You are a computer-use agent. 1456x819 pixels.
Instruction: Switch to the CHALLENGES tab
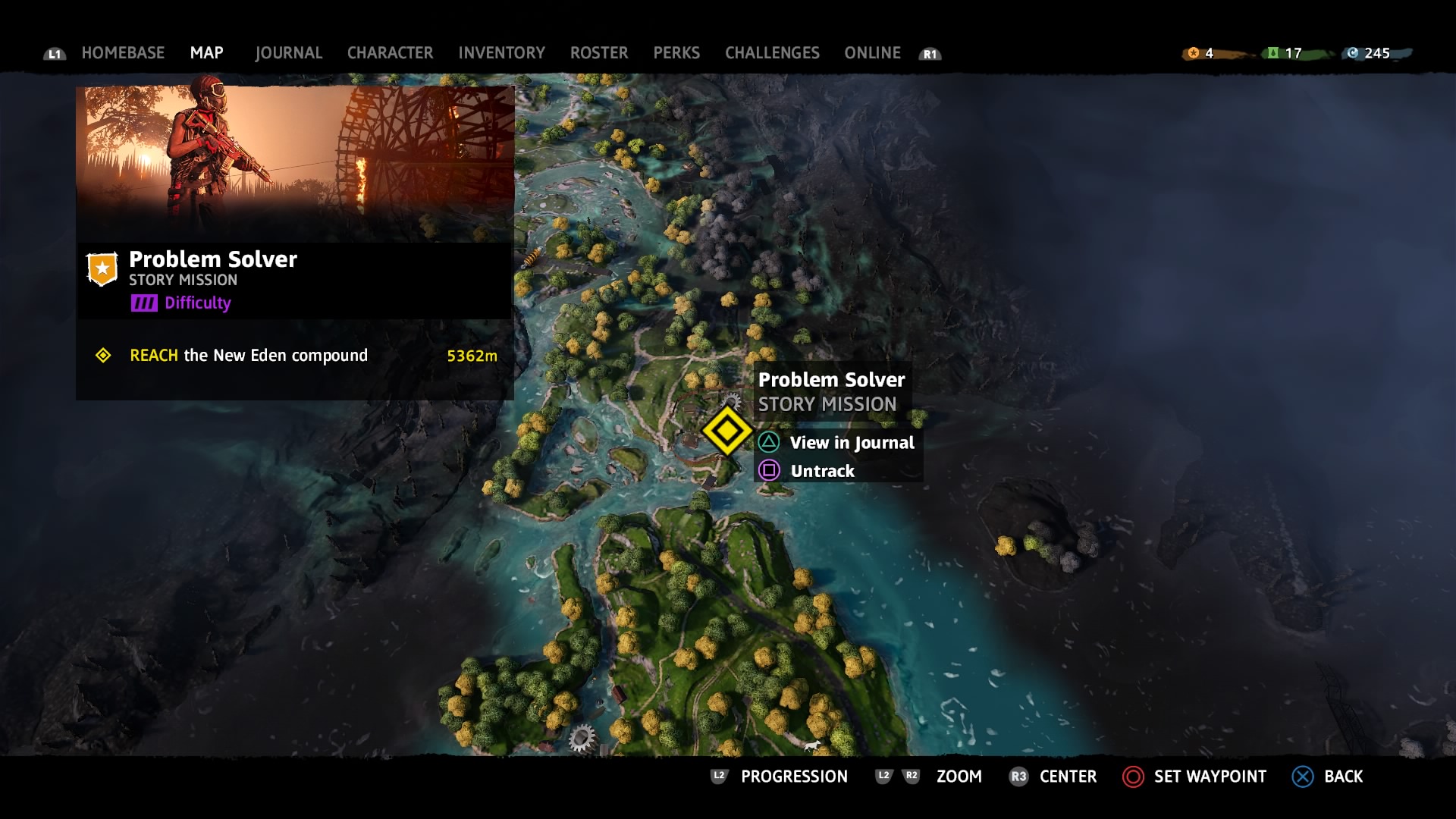[771, 53]
